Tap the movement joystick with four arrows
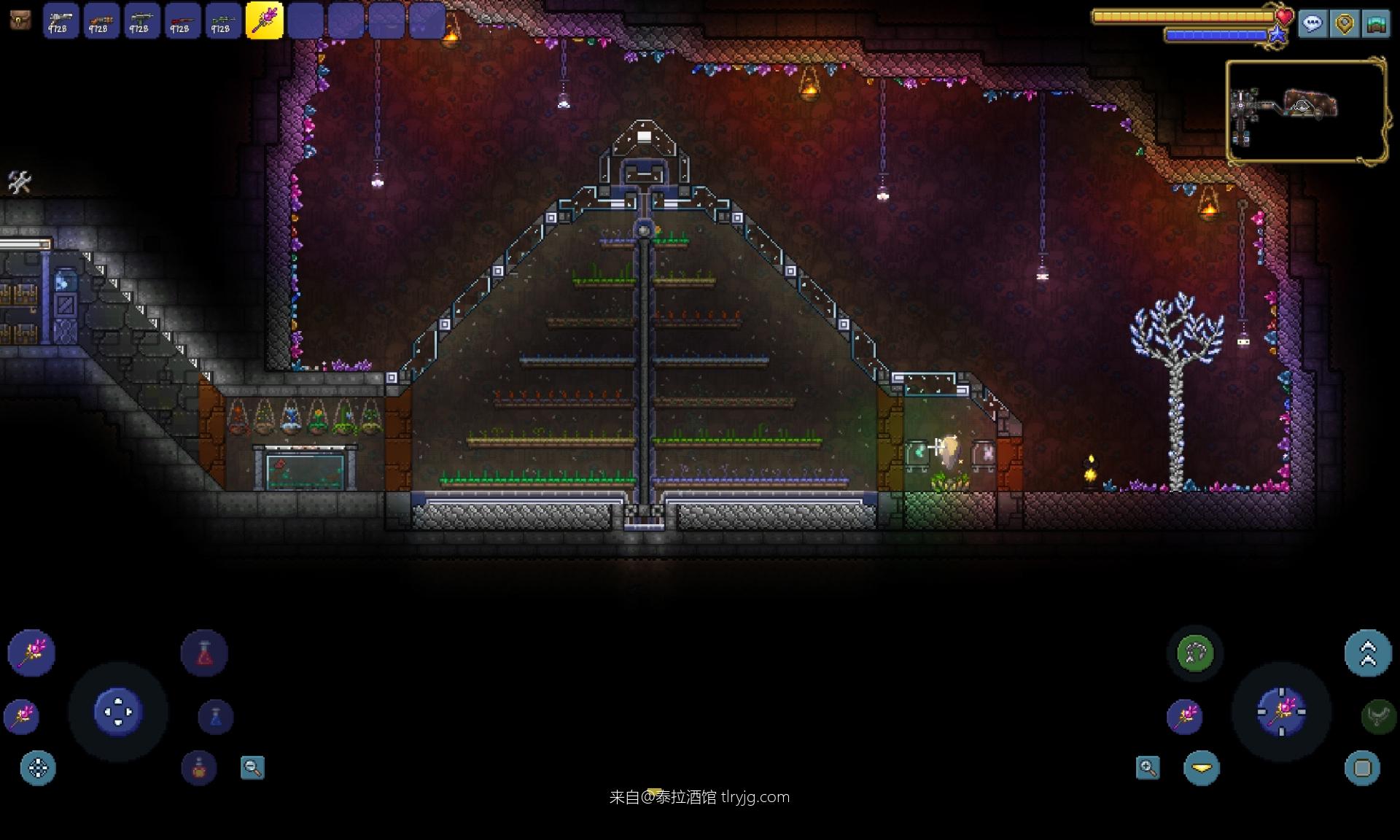This screenshot has width=1400, height=840. pos(118,712)
